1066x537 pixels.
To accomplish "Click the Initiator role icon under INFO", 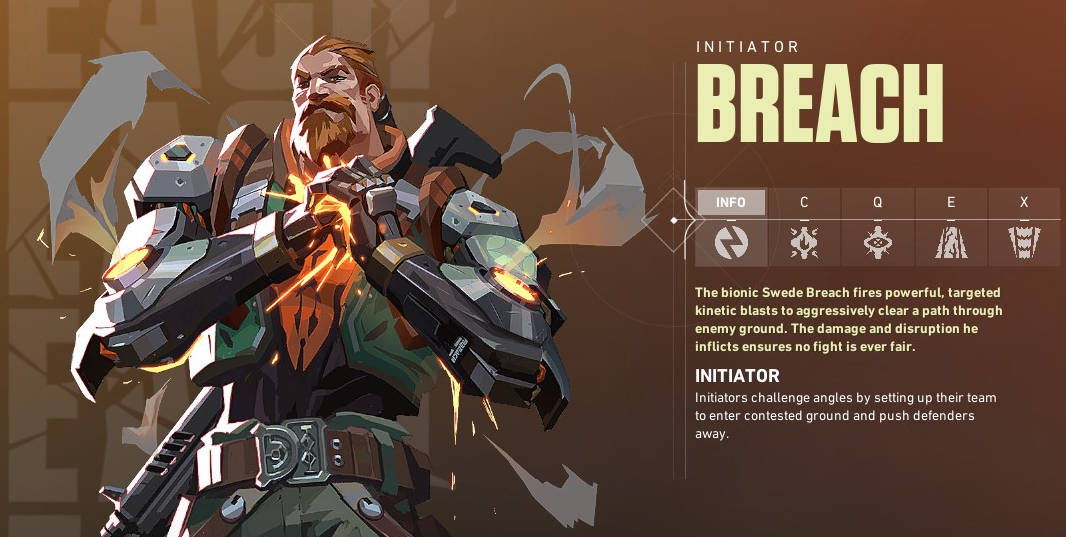I will click(x=731, y=243).
